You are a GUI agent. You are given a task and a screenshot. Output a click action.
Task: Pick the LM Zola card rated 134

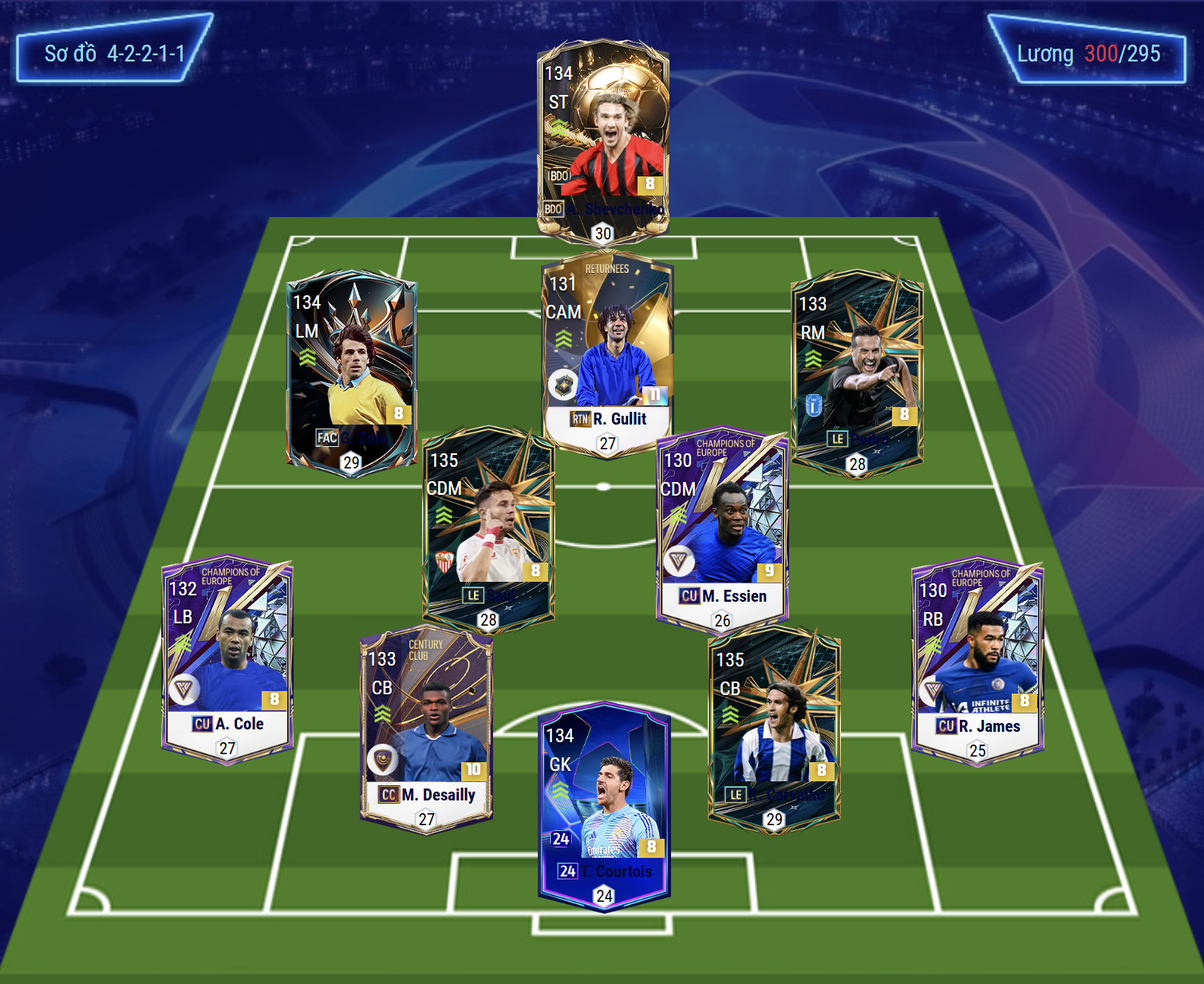[x=352, y=371]
